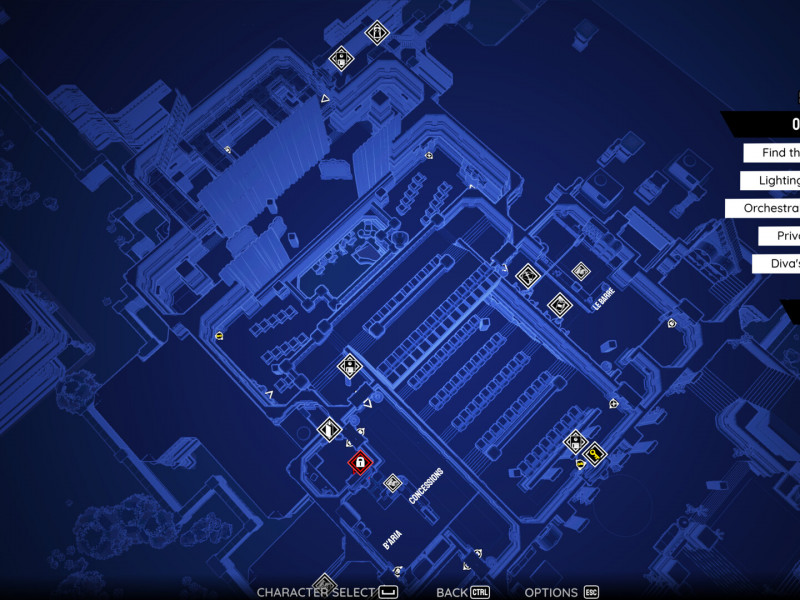Screen dimensions: 800x600
Task: Select the red padlock map marker
Action: (x=360, y=462)
